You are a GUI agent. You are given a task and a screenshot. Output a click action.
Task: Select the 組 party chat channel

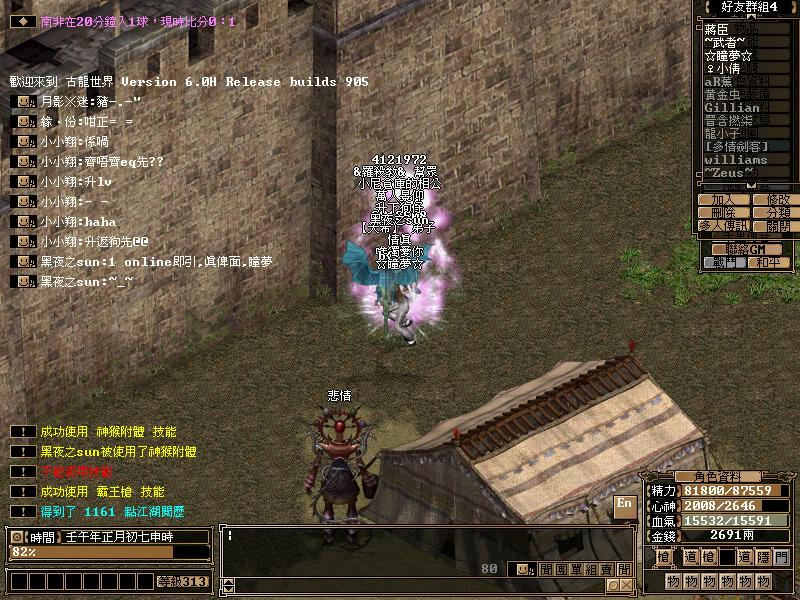click(x=591, y=569)
